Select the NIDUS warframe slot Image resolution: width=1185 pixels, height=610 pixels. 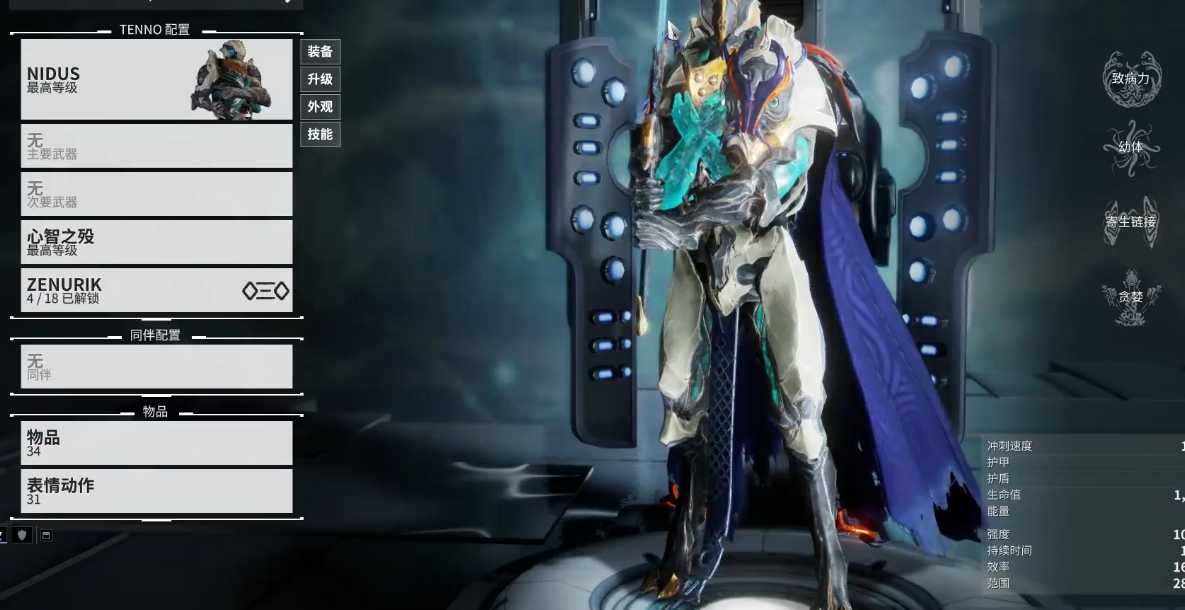pyautogui.click(x=156, y=80)
